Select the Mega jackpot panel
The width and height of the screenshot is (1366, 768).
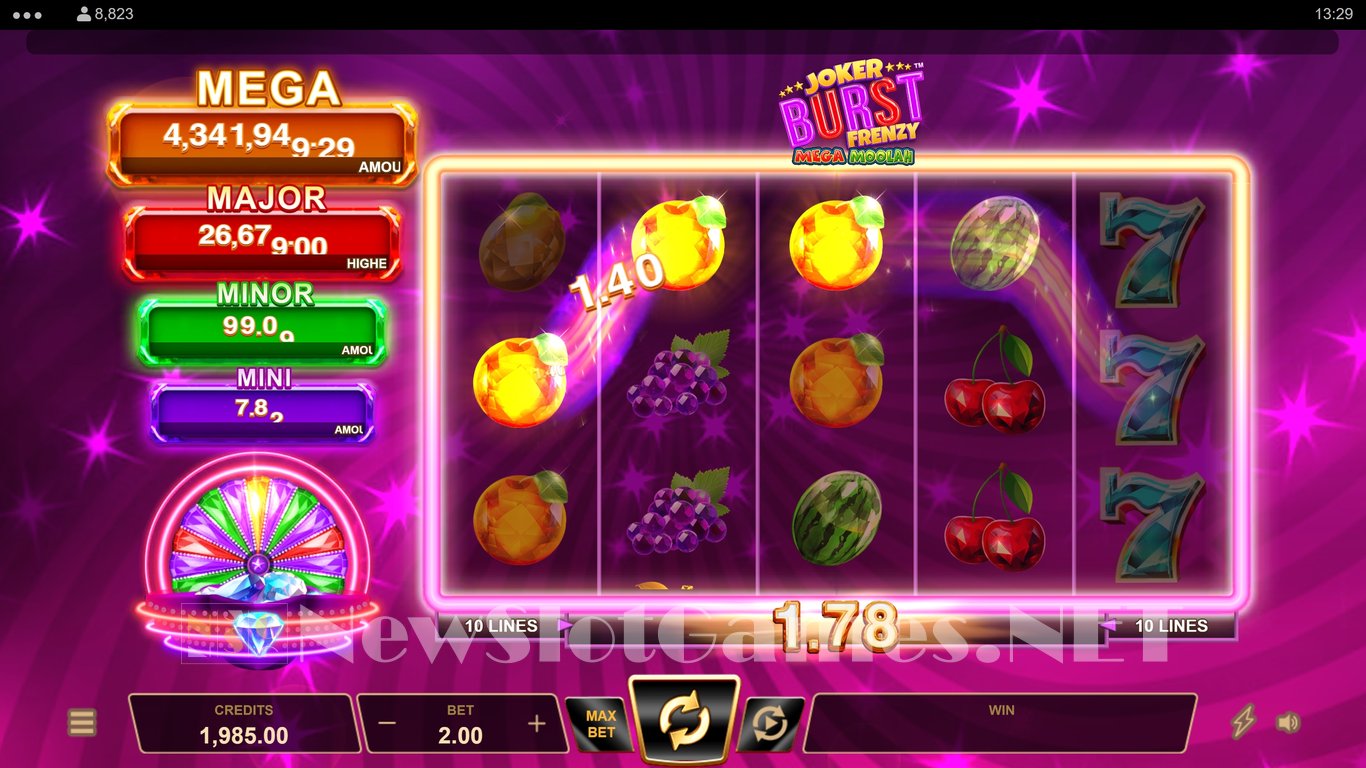tap(262, 144)
